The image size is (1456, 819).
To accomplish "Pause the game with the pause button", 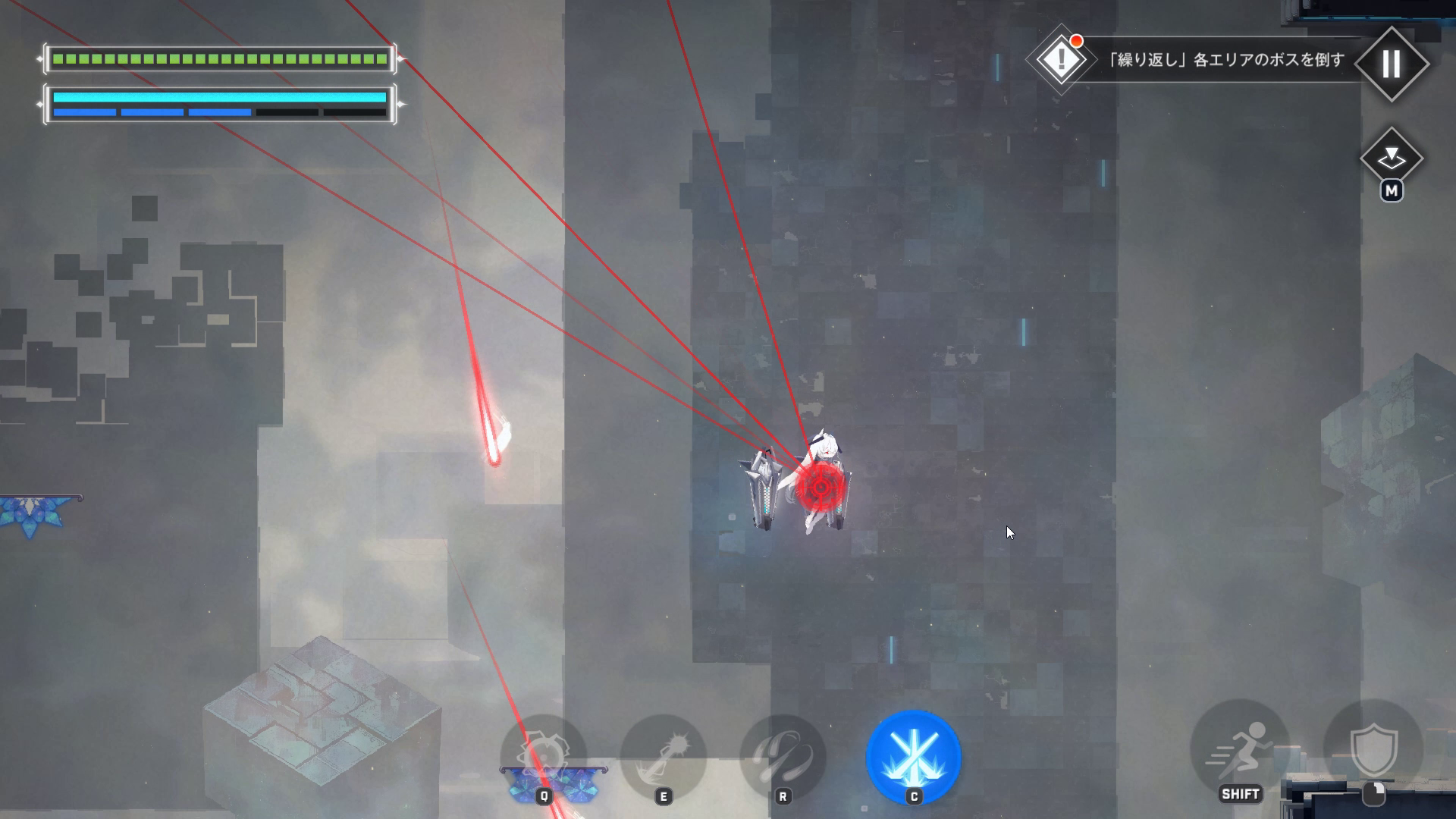I will click(x=1392, y=64).
